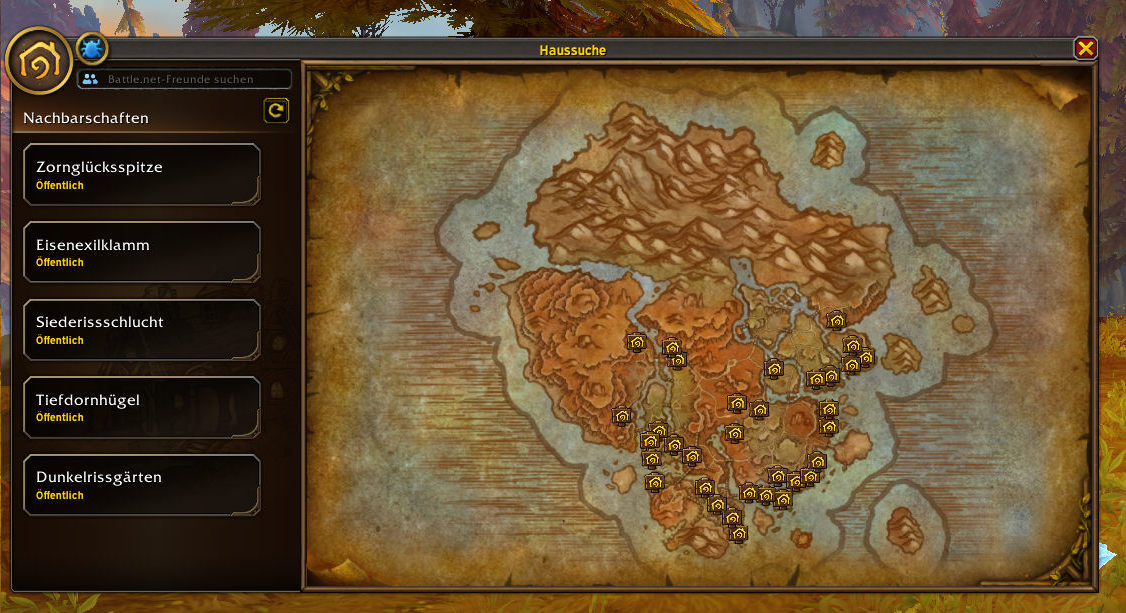
Task: Choose the Eisenexilklamm neighborhood entry
Action: (141, 252)
